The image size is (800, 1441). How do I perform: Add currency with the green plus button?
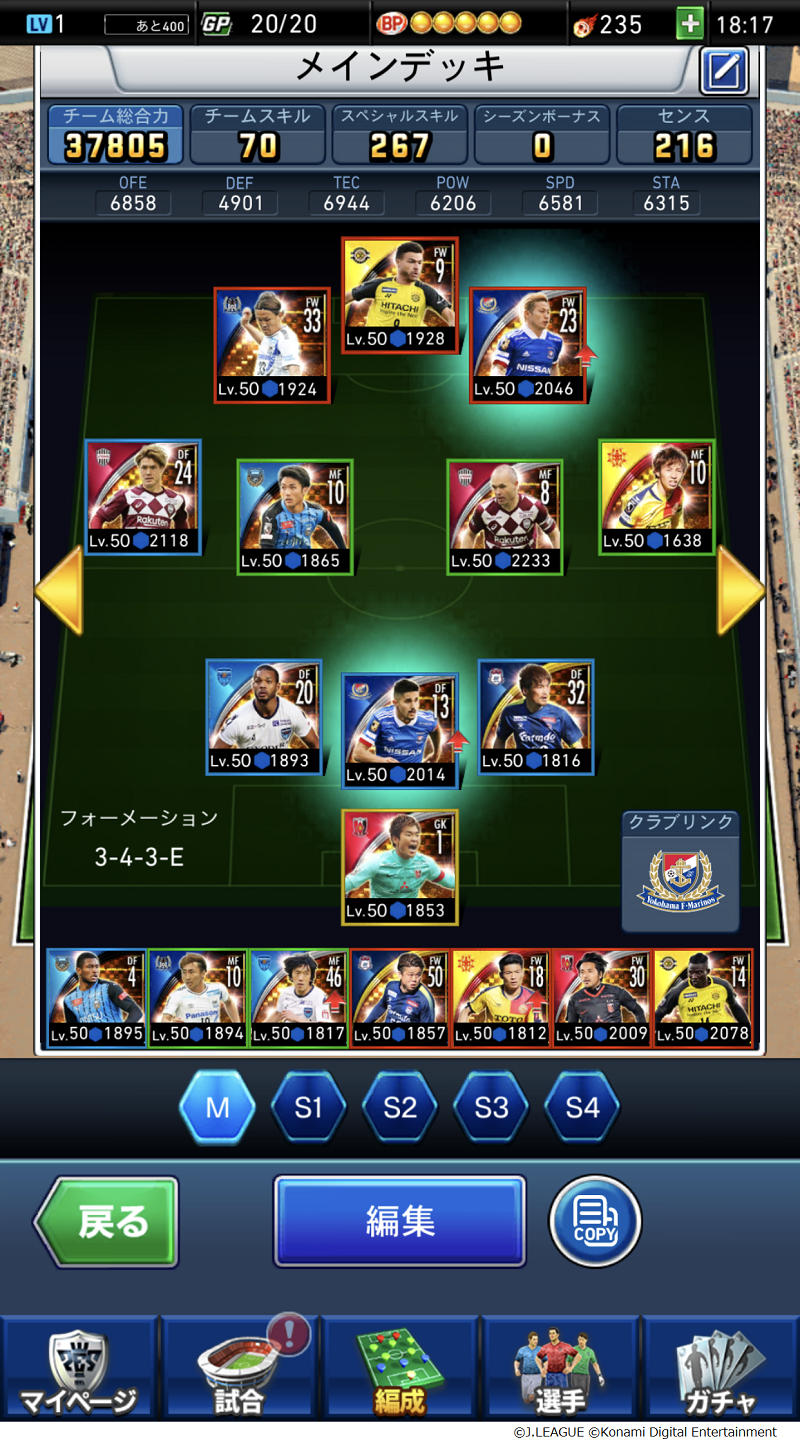click(690, 23)
